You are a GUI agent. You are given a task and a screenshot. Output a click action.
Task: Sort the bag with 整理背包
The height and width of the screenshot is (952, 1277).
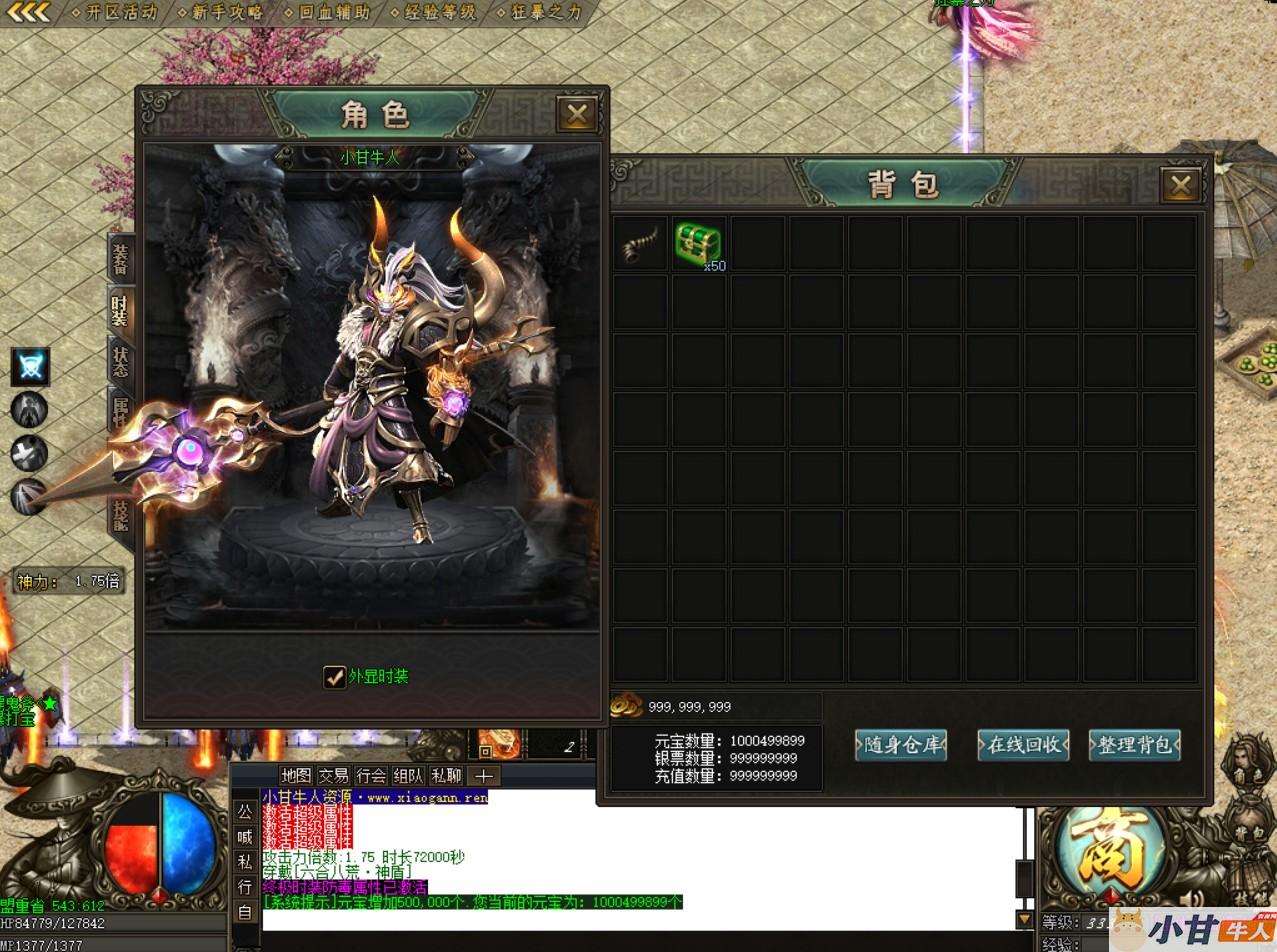tap(1134, 745)
